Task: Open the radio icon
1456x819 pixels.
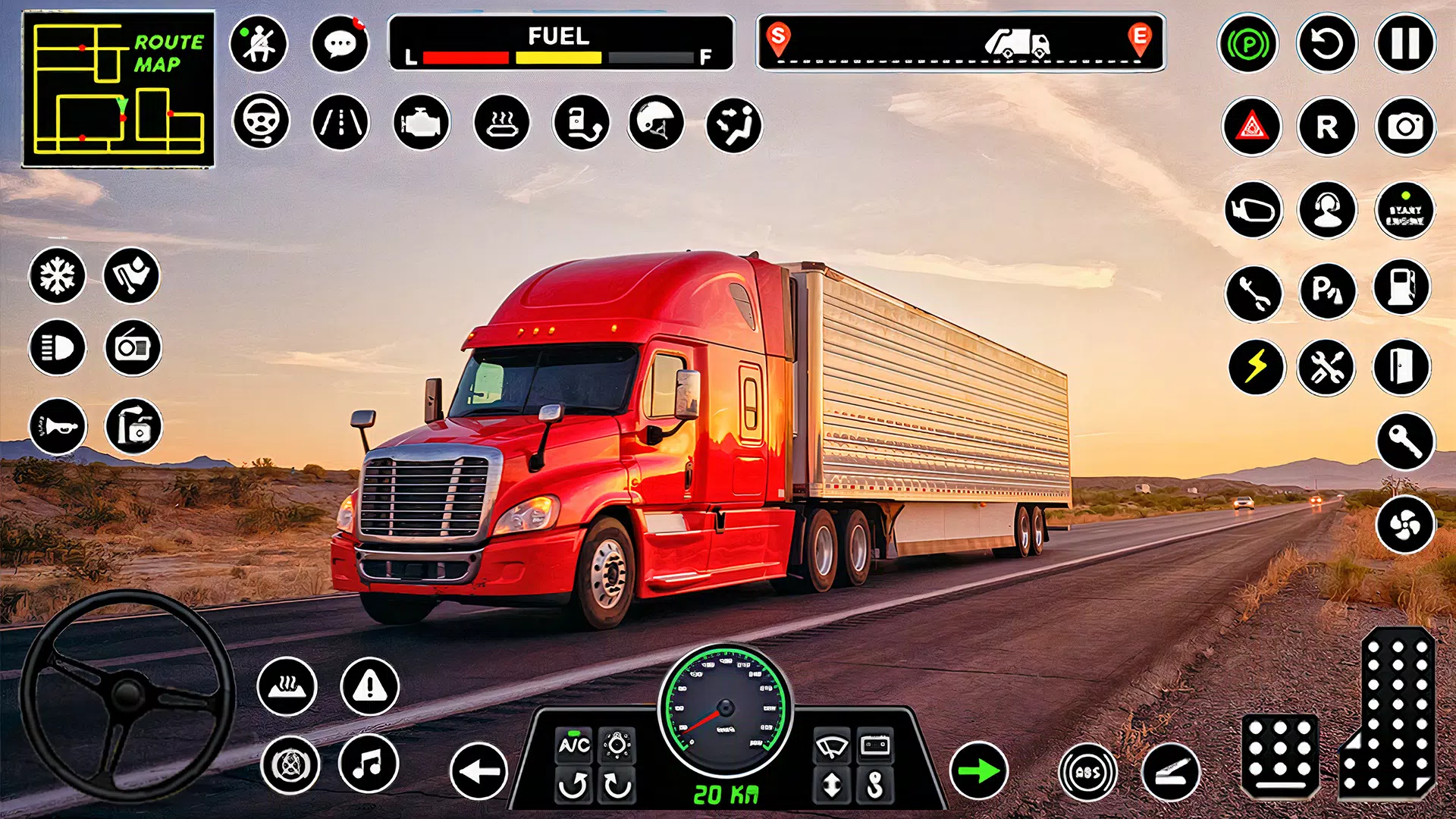Action: [133, 348]
